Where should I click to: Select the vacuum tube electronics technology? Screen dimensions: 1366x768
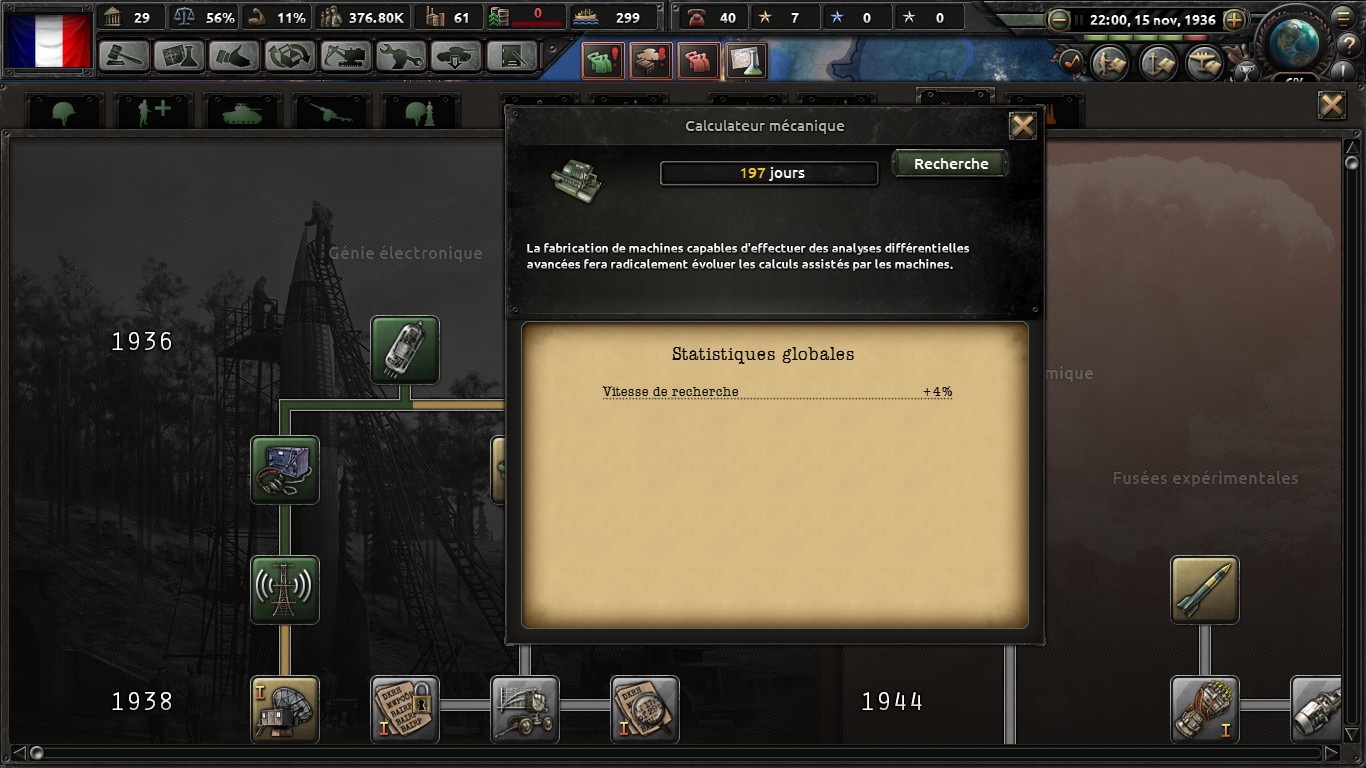click(x=405, y=350)
